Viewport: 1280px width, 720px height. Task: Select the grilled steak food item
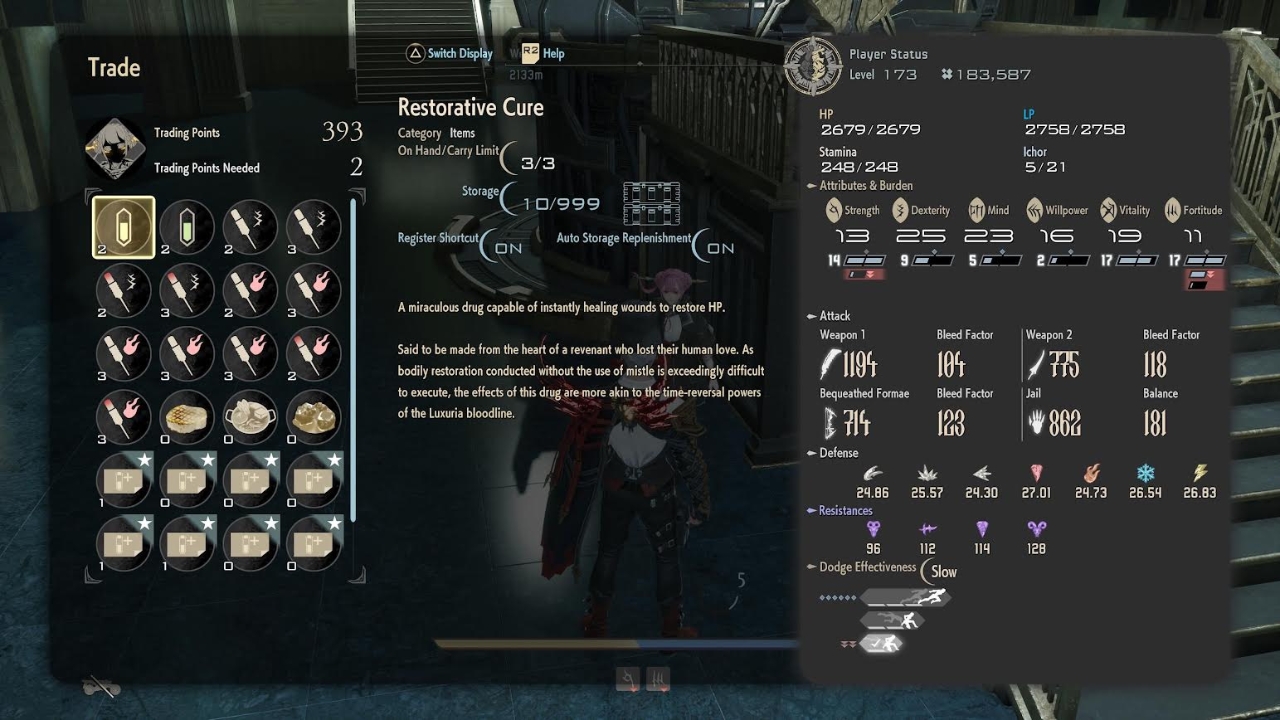(x=187, y=417)
